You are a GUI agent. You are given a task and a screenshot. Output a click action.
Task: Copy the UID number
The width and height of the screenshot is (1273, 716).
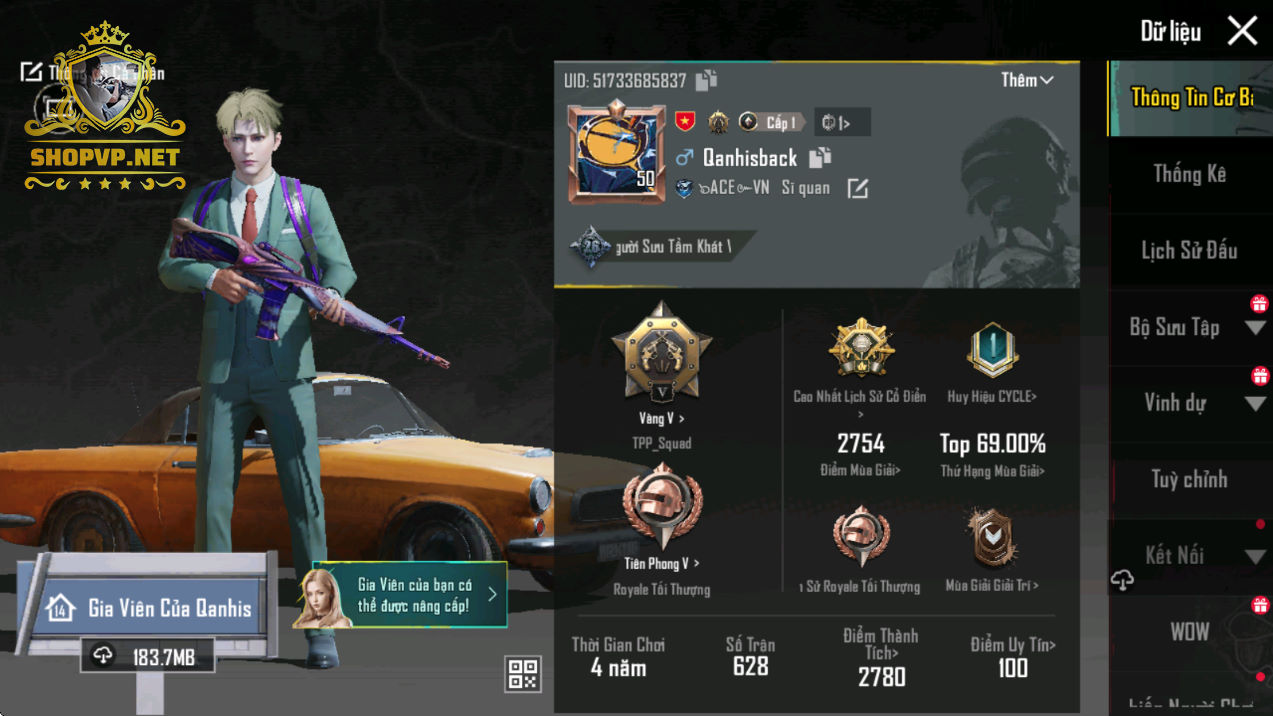point(707,80)
